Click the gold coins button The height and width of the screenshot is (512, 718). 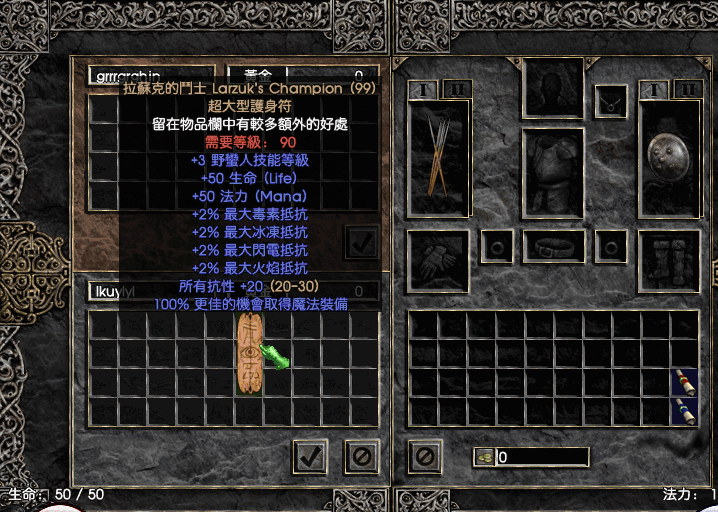[484, 457]
